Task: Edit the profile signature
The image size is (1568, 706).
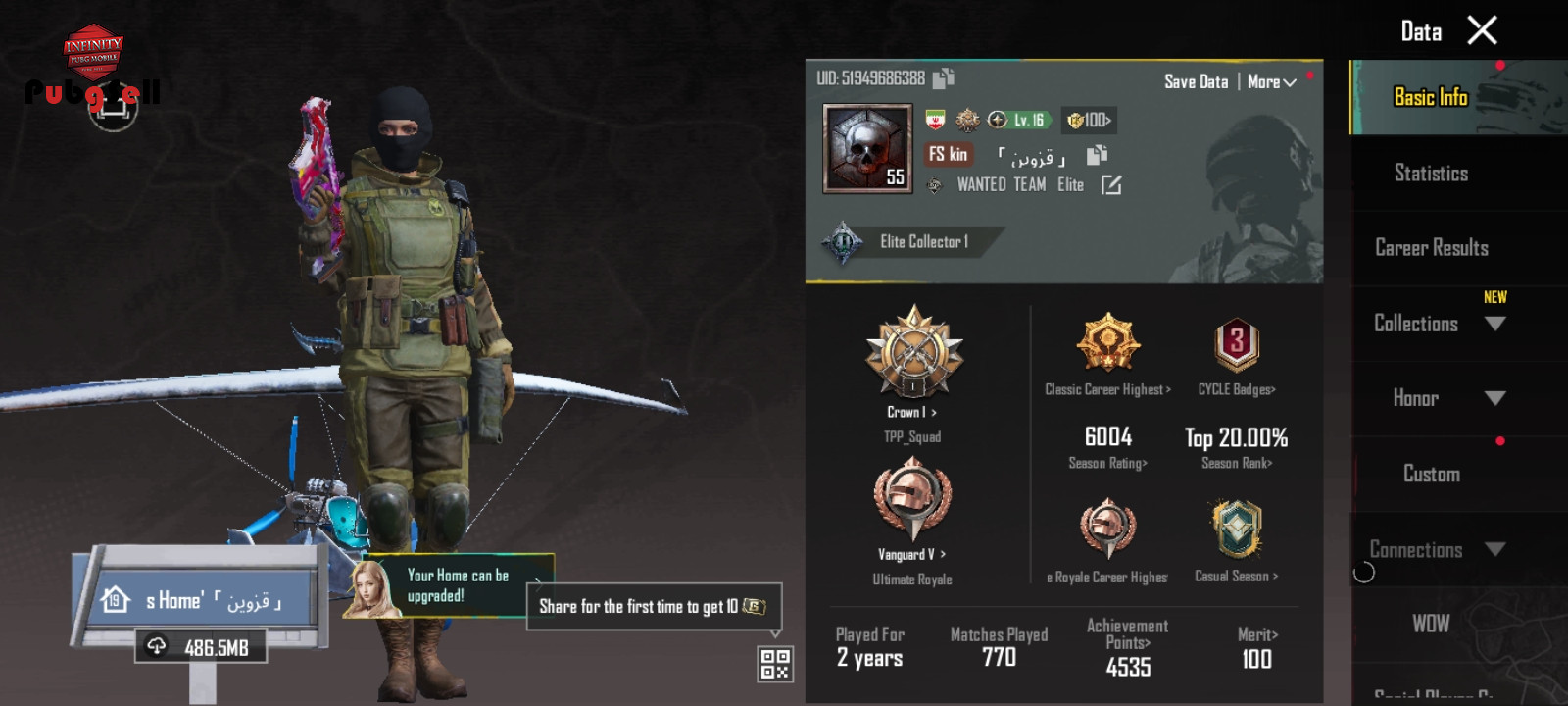Action: coord(1111,185)
